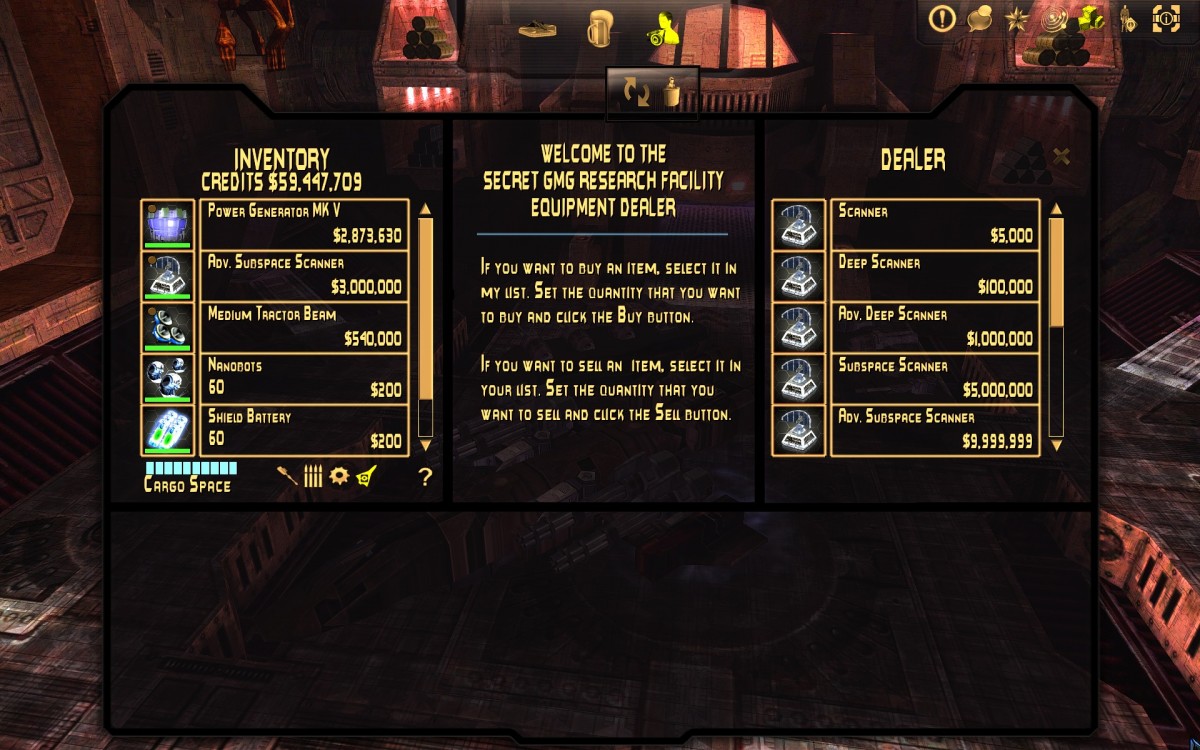Select the dealer's basic Scanner
Image resolution: width=1200 pixels, height=750 pixels.
935,224
